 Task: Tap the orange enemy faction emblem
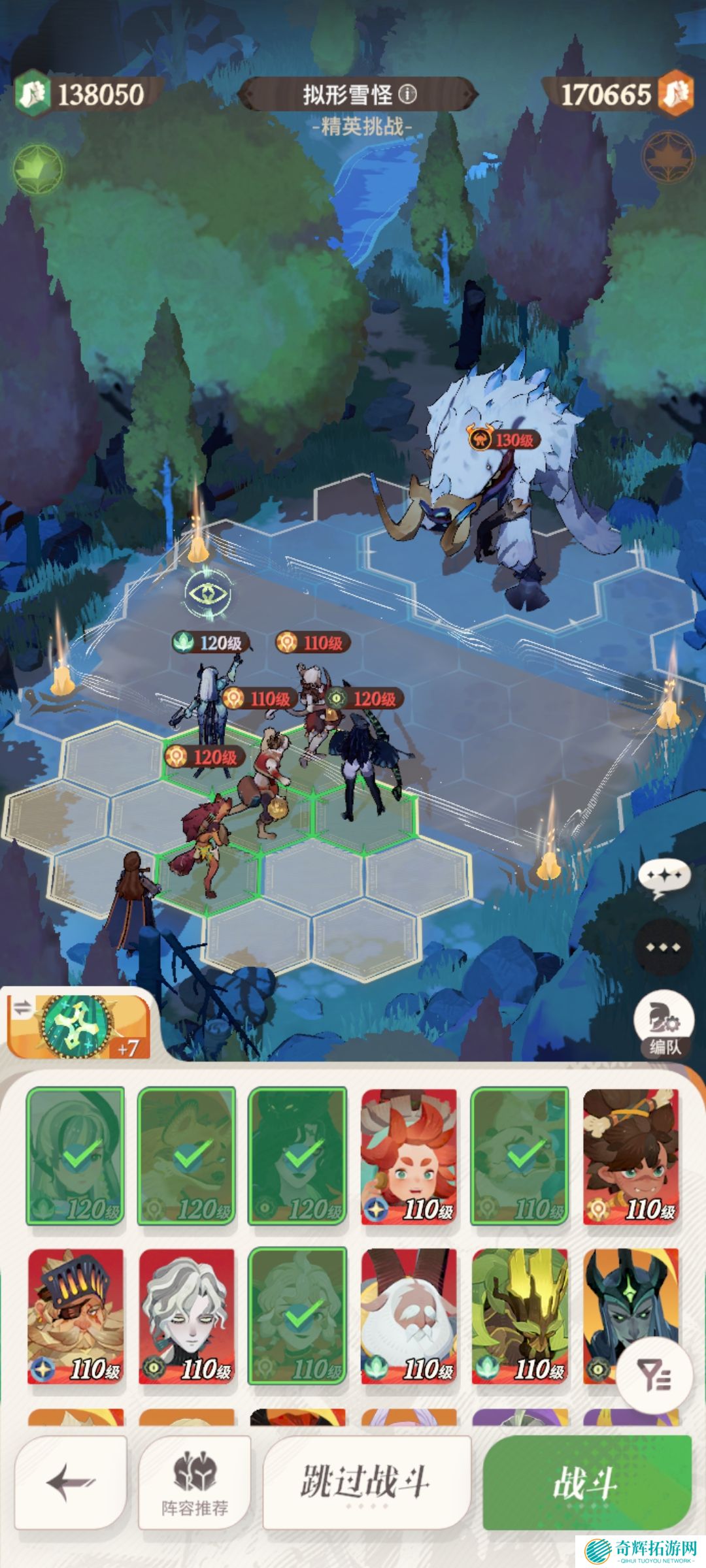pyautogui.click(x=668, y=157)
